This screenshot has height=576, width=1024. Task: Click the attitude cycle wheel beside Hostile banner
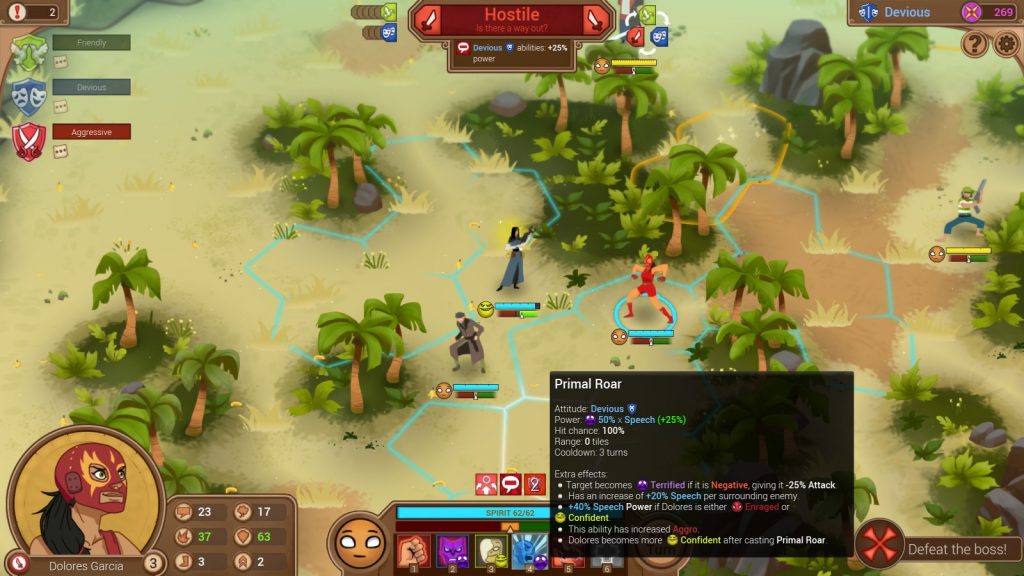click(x=645, y=27)
